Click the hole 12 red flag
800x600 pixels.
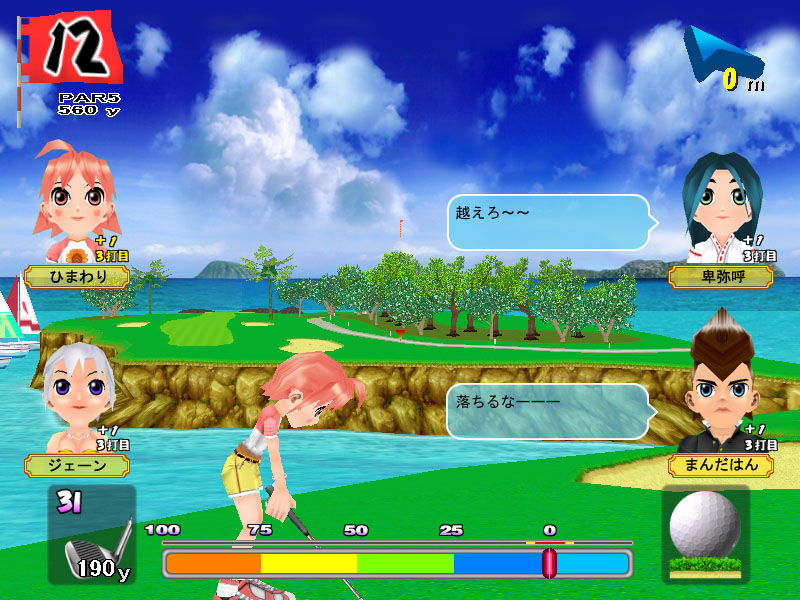click(x=73, y=47)
